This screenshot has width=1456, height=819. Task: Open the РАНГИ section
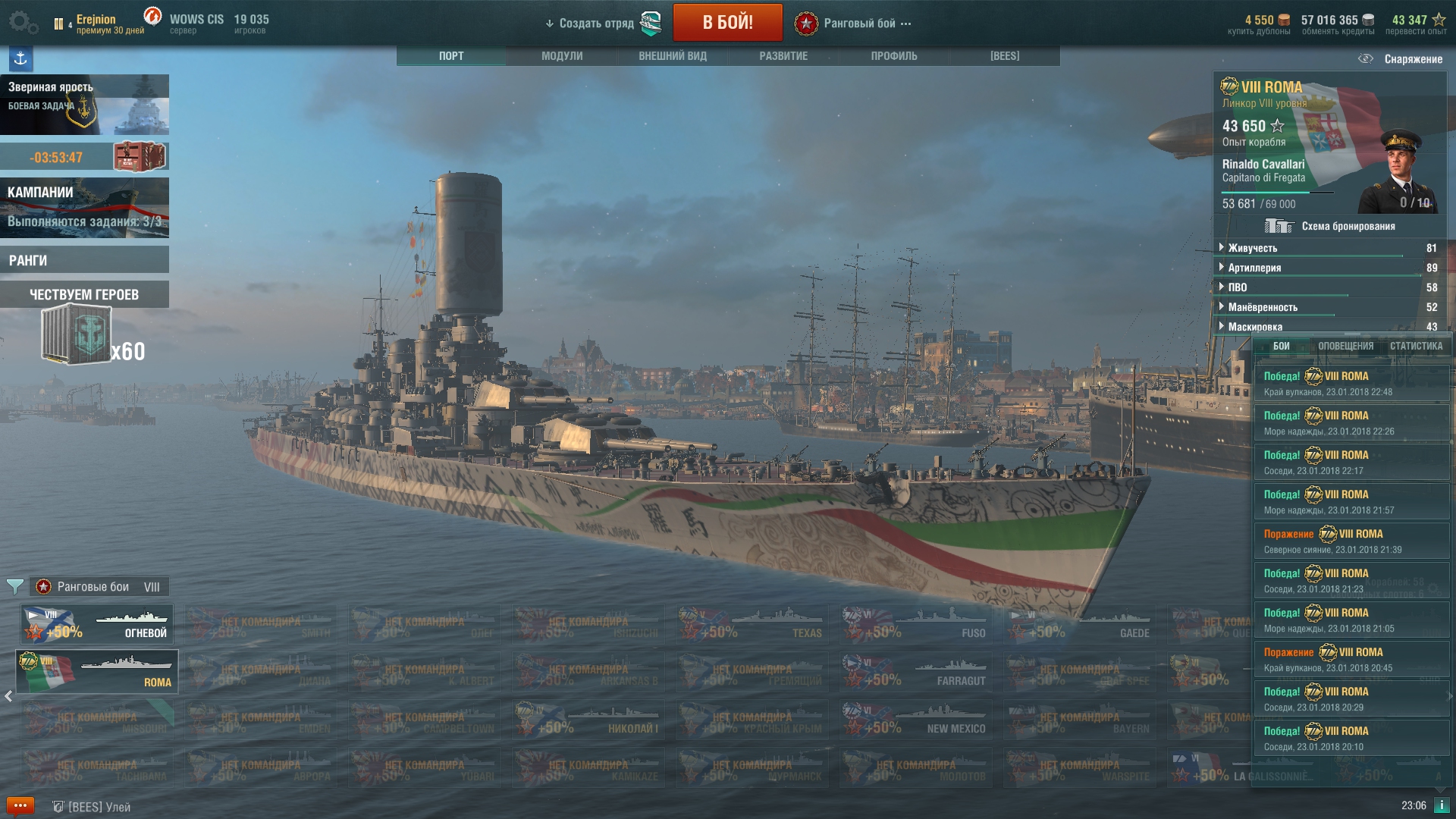pyautogui.click(x=84, y=260)
